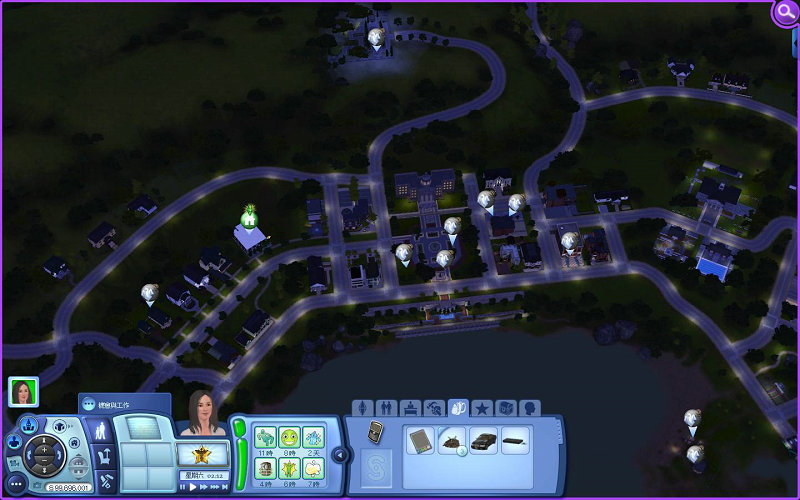800x500 pixels.
Task: Open the star-shaped opportunities tab
Action: (x=482, y=408)
